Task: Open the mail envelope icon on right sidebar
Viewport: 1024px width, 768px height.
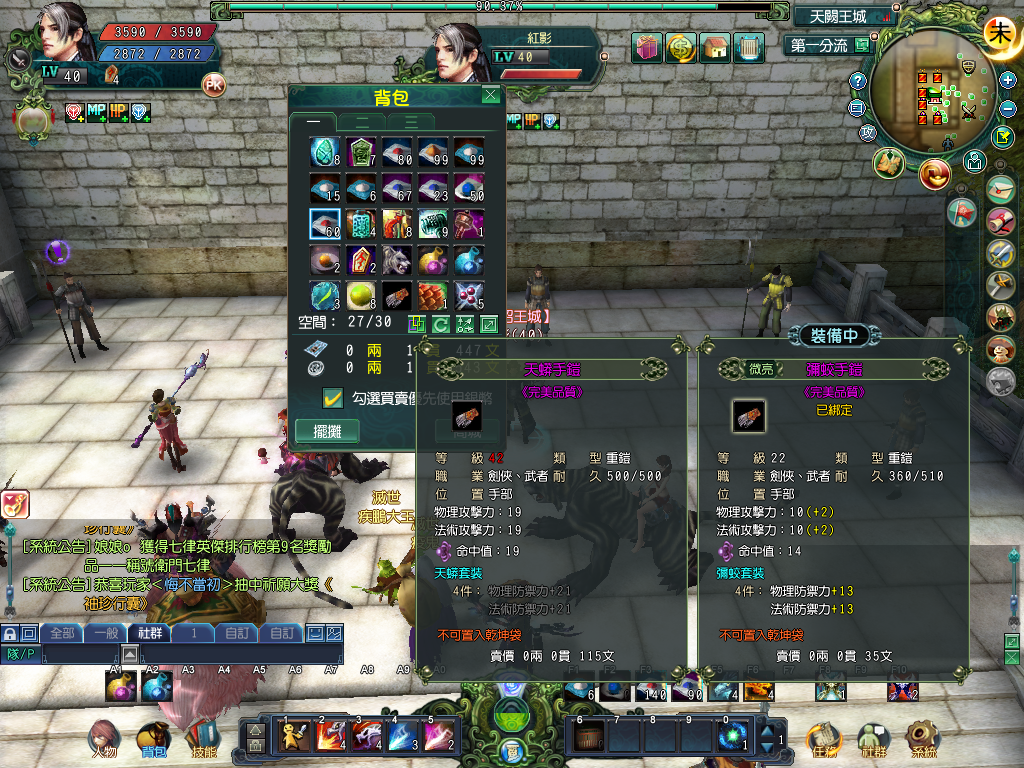Action: click(1000, 188)
